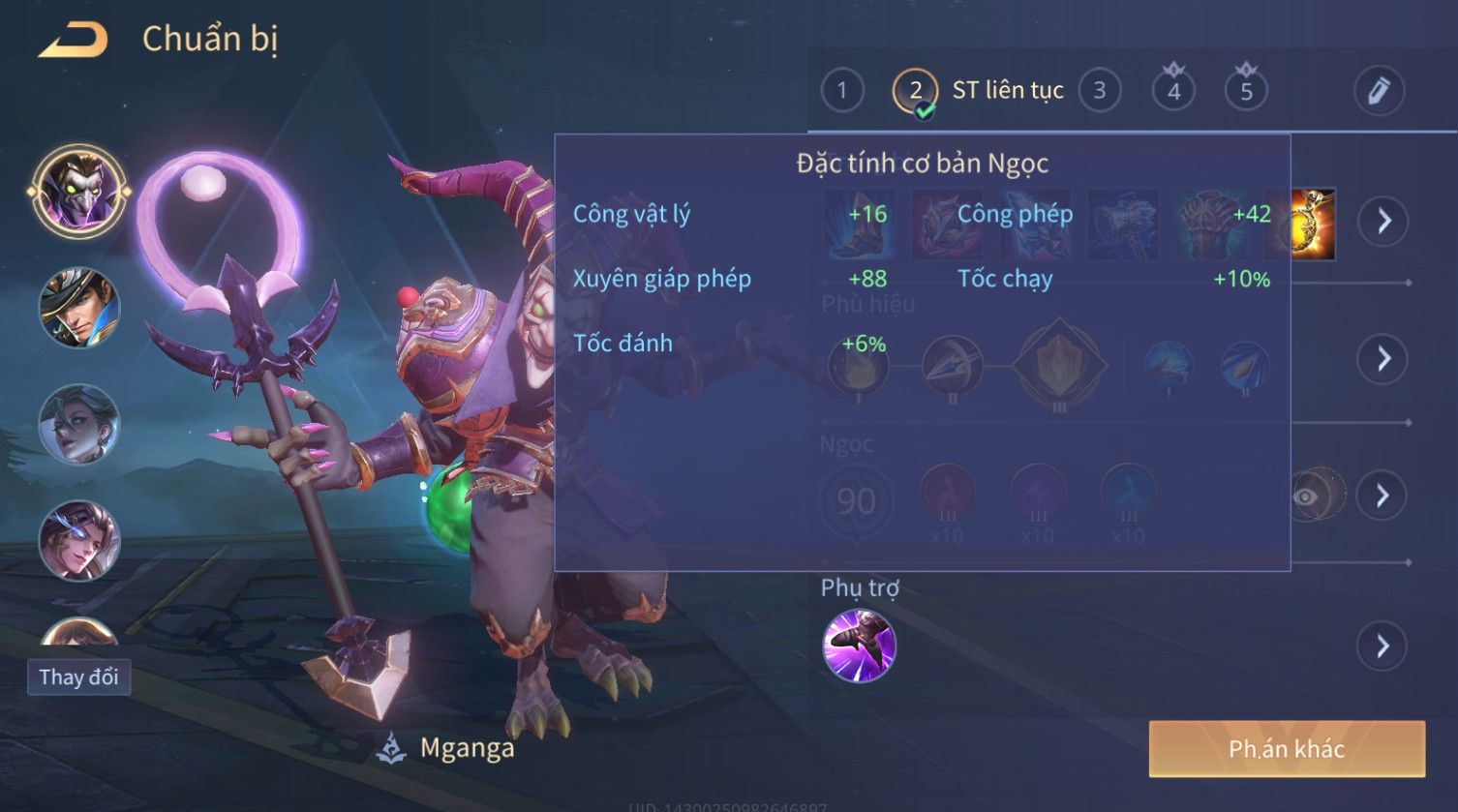Expand the equipment row arrow
Image resolution: width=1458 pixels, height=812 pixels.
(x=1383, y=221)
